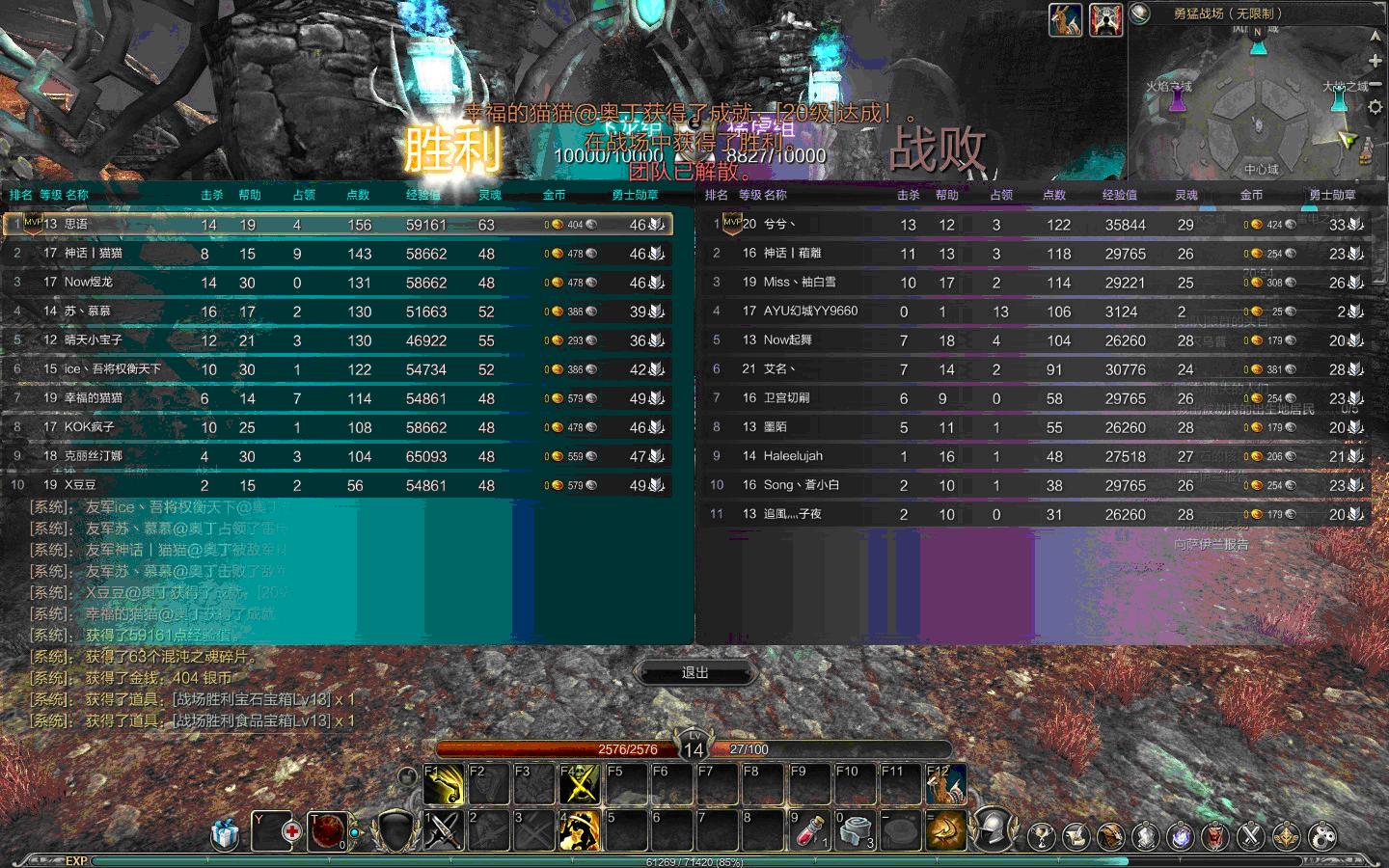Use the bandage item in slot 0
Image resolution: width=1389 pixels, height=868 pixels.
click(855, 830)
